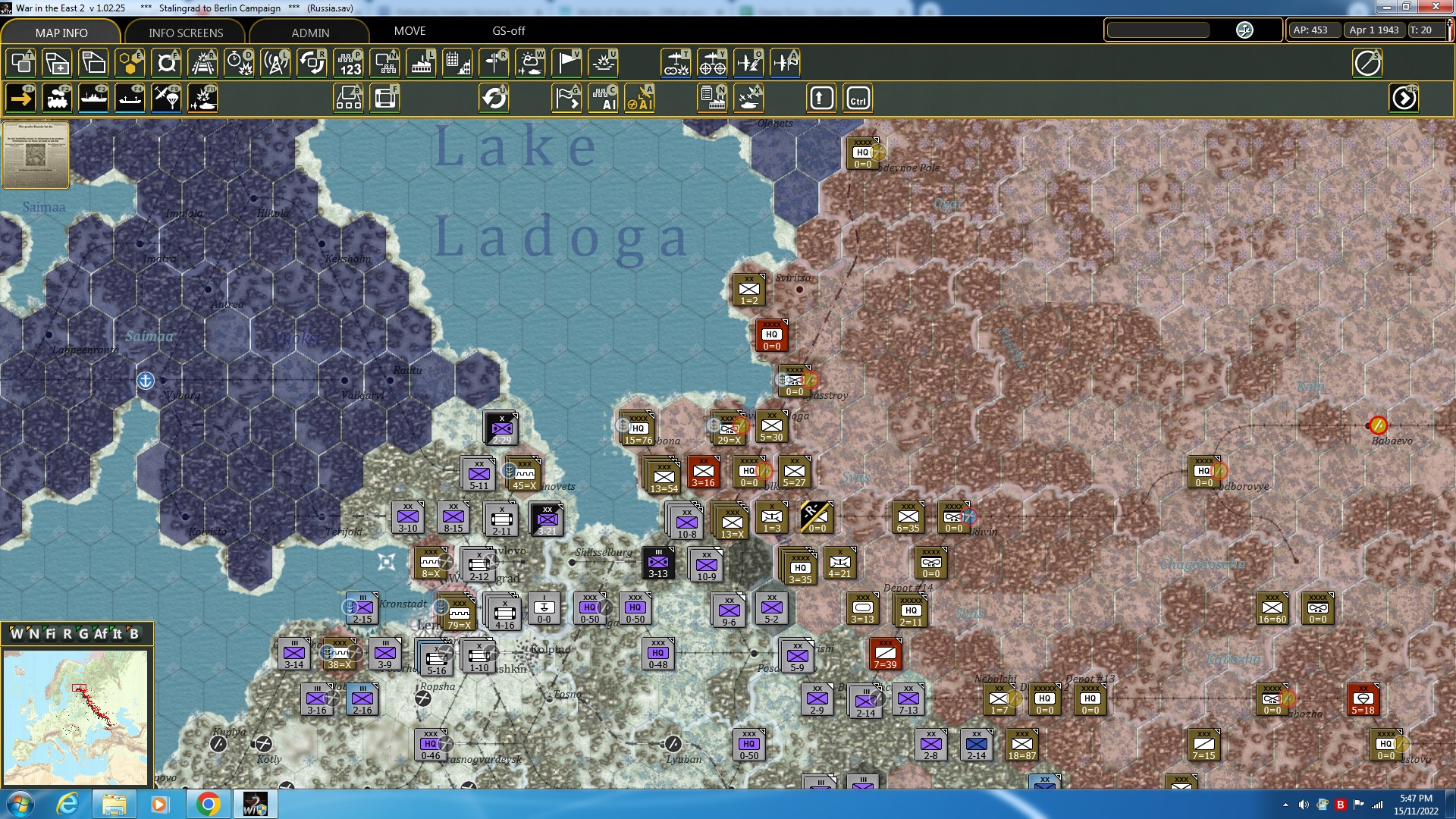Viewport: 1456px width, 819px height.
Task: Expand the newspaper event popup
Action: coord(36,155)
